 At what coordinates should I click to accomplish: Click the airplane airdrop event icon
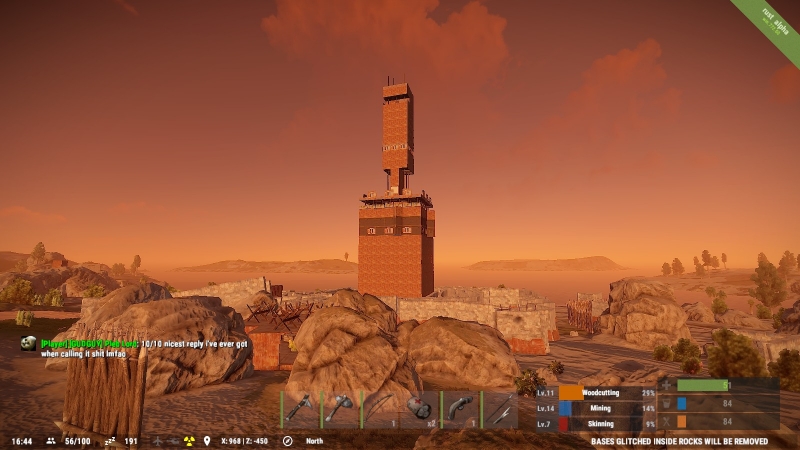point(158,441)
